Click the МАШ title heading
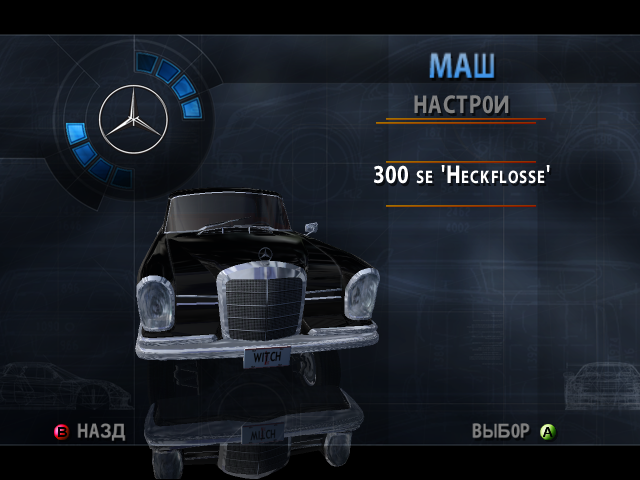This screenshot has height=480, width=640. pos(462,66)
